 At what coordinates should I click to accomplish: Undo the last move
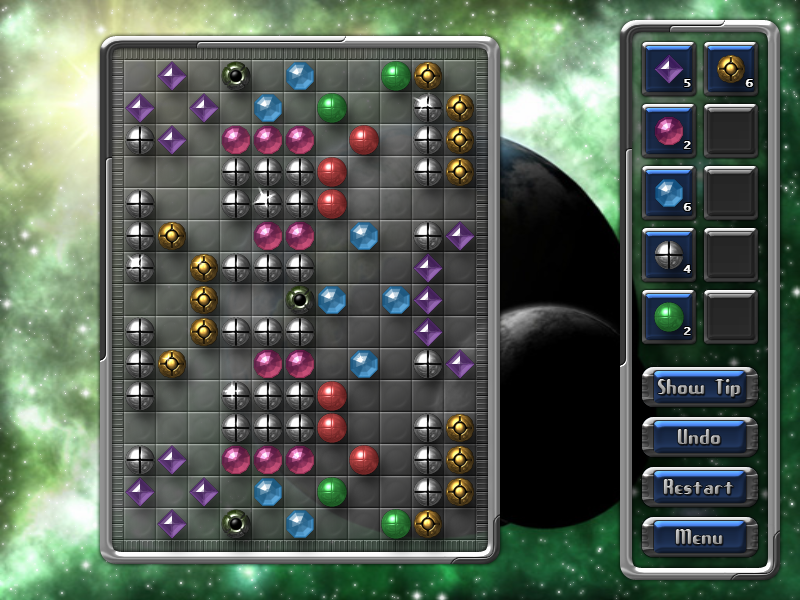(x=699, y=437)
